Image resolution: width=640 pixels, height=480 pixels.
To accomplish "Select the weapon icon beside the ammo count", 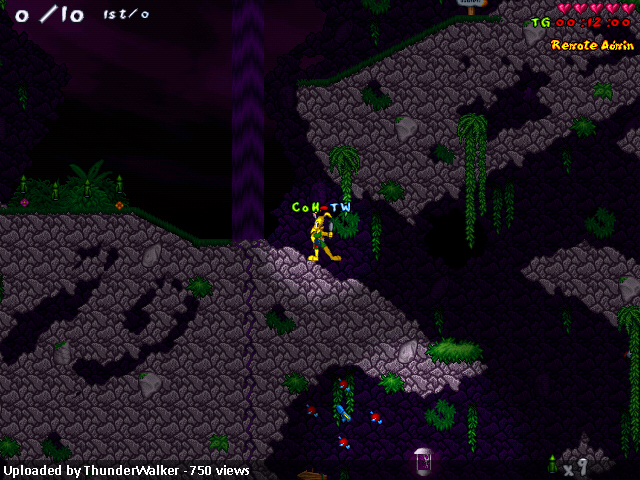I will pyautogui.click(x=552, y=464).
